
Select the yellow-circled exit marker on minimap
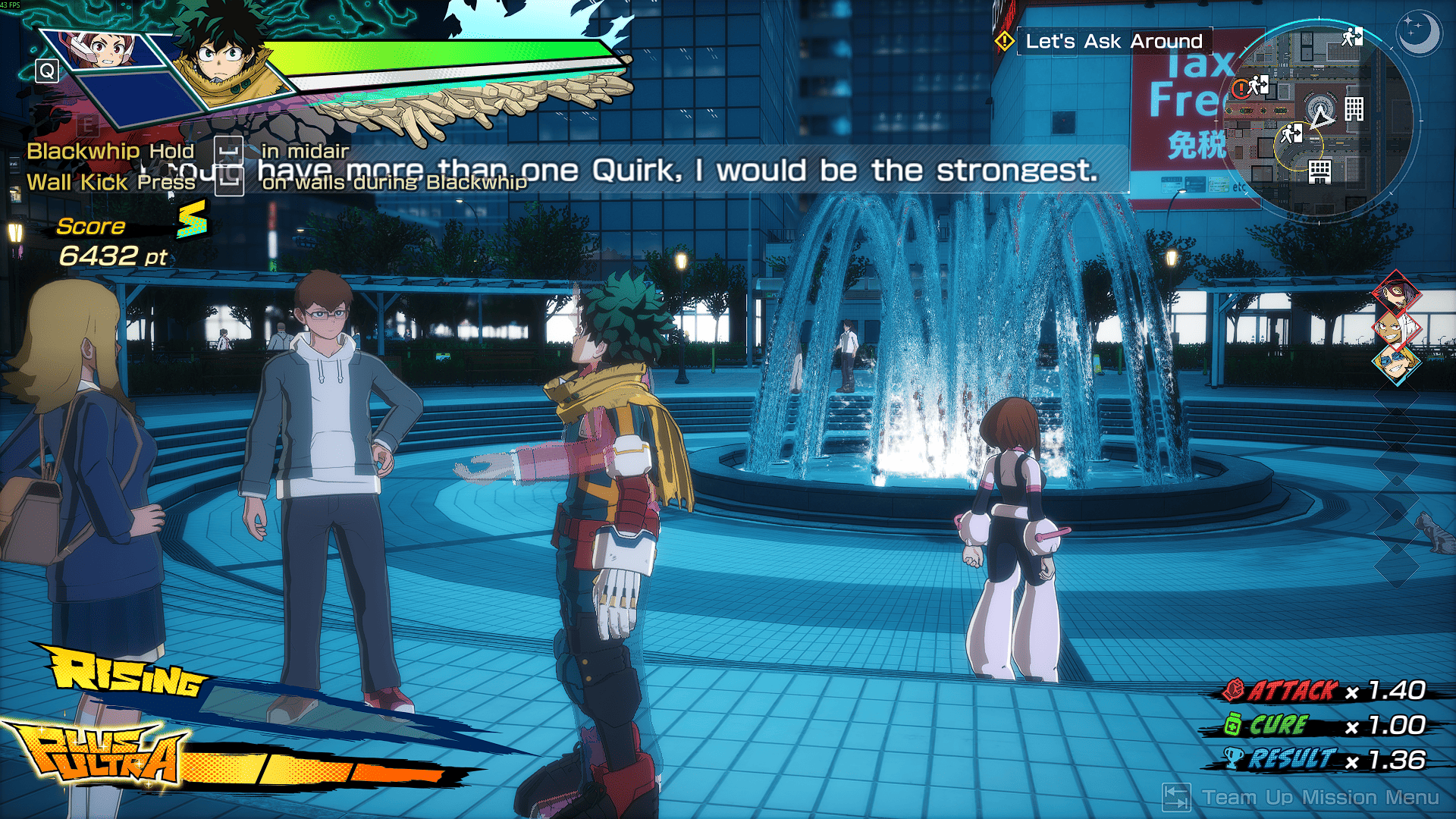(x=1291, y=135)
